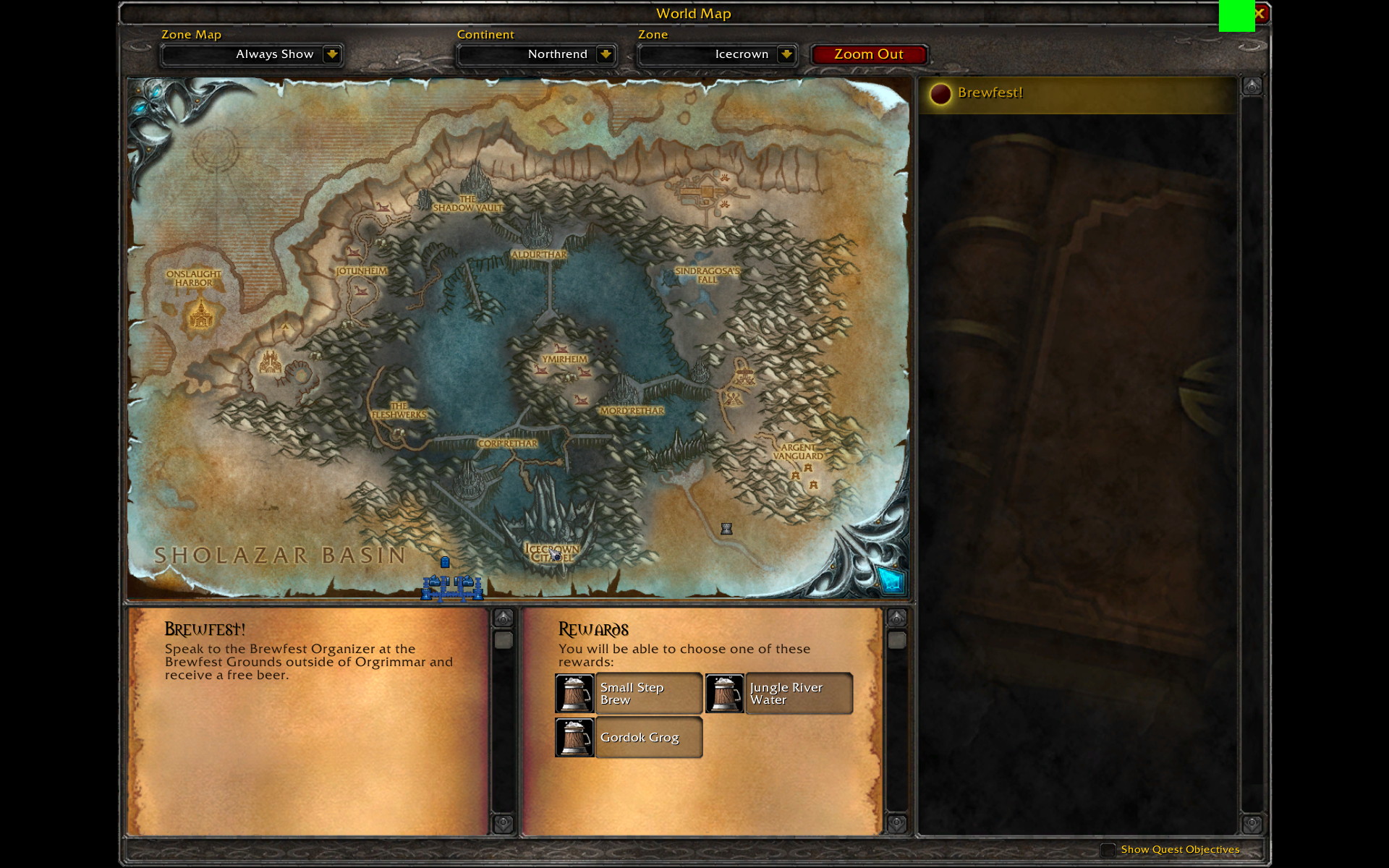Click the scroll-up arrow on the quest detail panel
This screenshot has height=868, width=1389.
click(504, 616)
